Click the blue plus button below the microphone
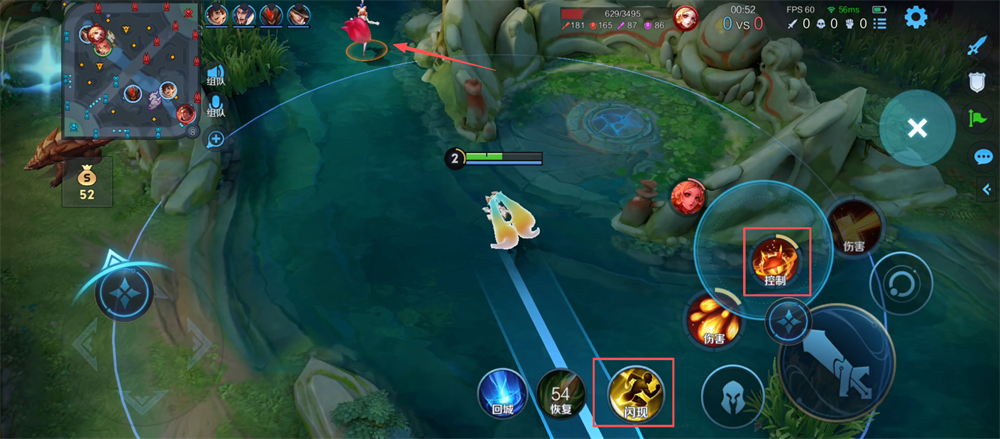Image resolution: width=1000 pixels, height=439 pixels. [215, 139]
